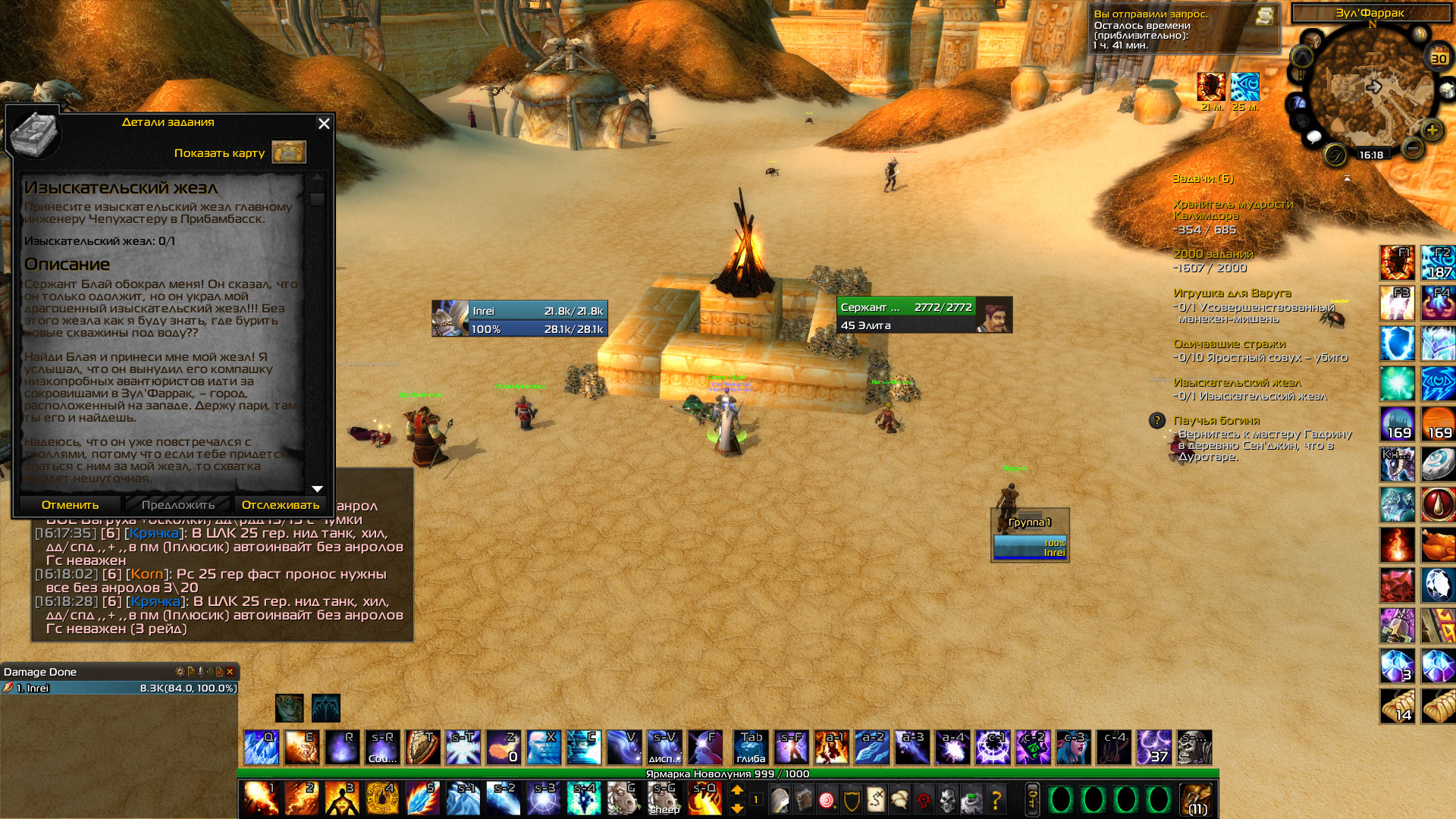Close the quest details window
Viewport: 1456px width, 819px height.
coord(324,124)
